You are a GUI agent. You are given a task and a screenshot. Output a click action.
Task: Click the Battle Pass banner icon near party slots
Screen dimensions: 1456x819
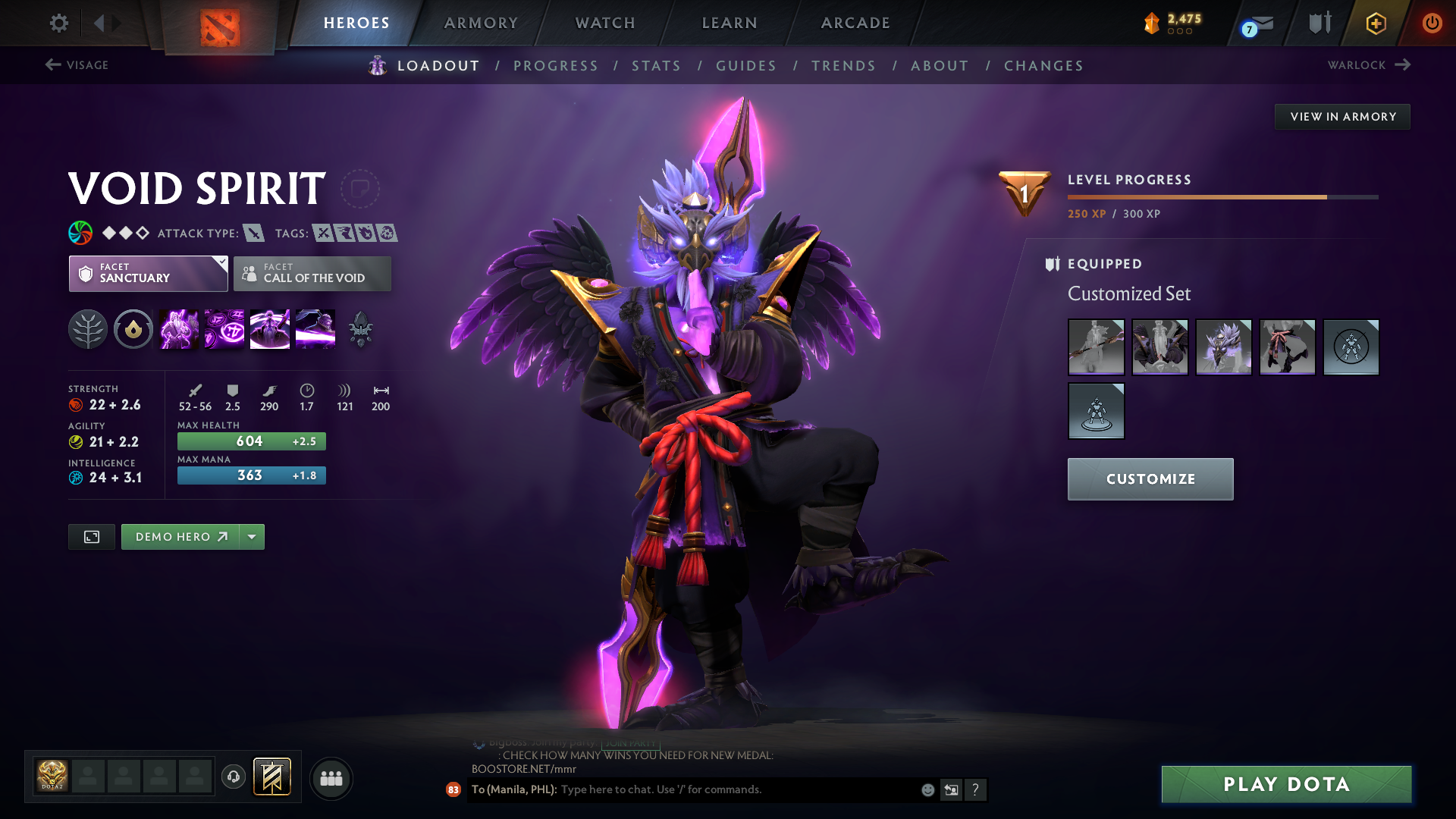(x=271, y=777)
